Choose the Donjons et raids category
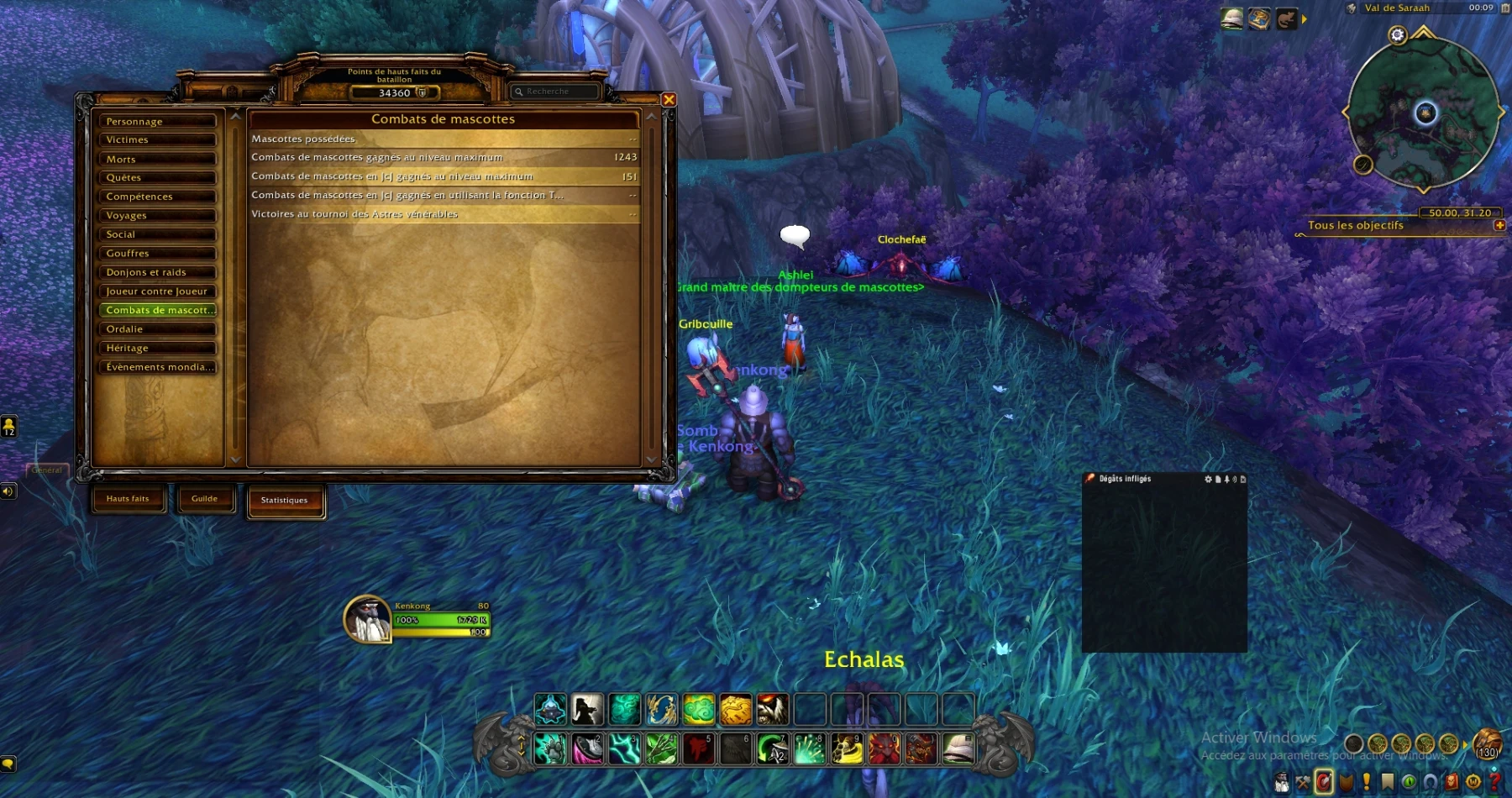1512x798 pixels. point(157,272)
